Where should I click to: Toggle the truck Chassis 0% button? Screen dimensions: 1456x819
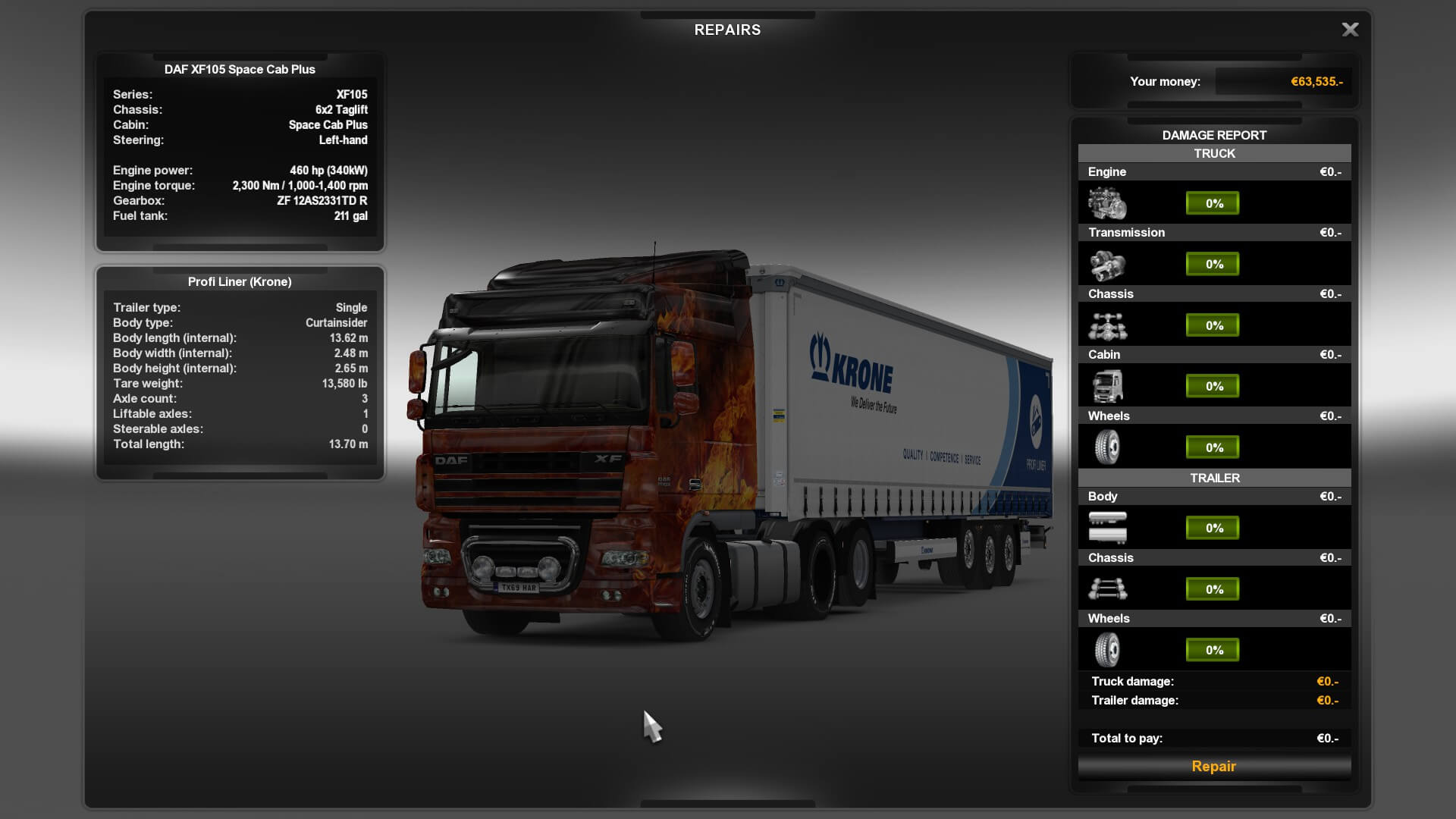(x=1213, y=325)
